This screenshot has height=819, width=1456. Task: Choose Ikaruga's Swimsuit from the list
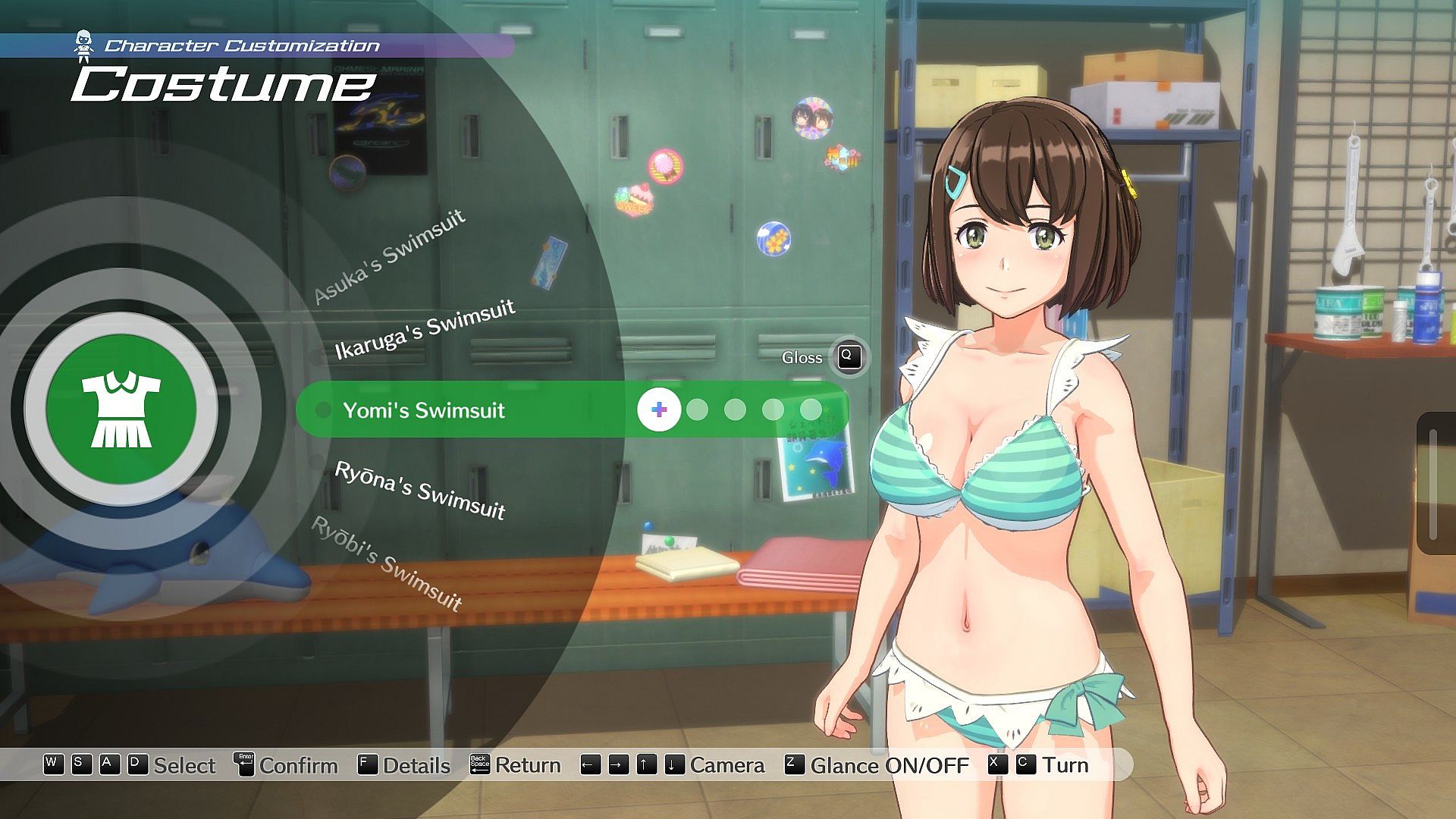click(425, 328)
